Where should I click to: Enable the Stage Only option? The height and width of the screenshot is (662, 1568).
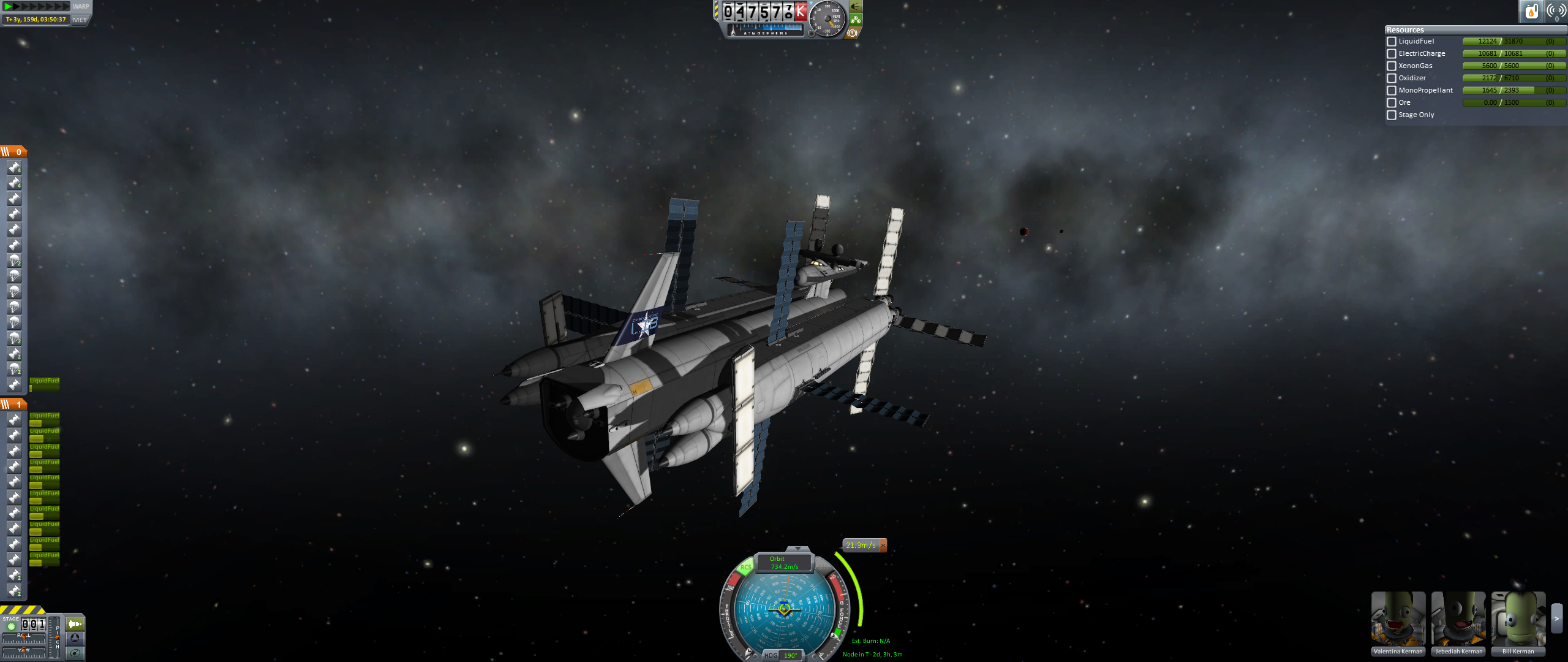click(x=1392, y=115)
